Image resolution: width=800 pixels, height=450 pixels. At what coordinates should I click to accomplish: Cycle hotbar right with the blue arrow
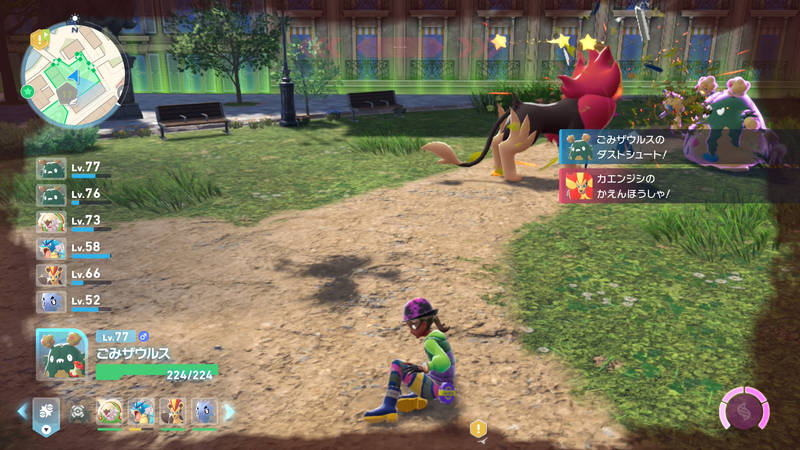[228, 412]
